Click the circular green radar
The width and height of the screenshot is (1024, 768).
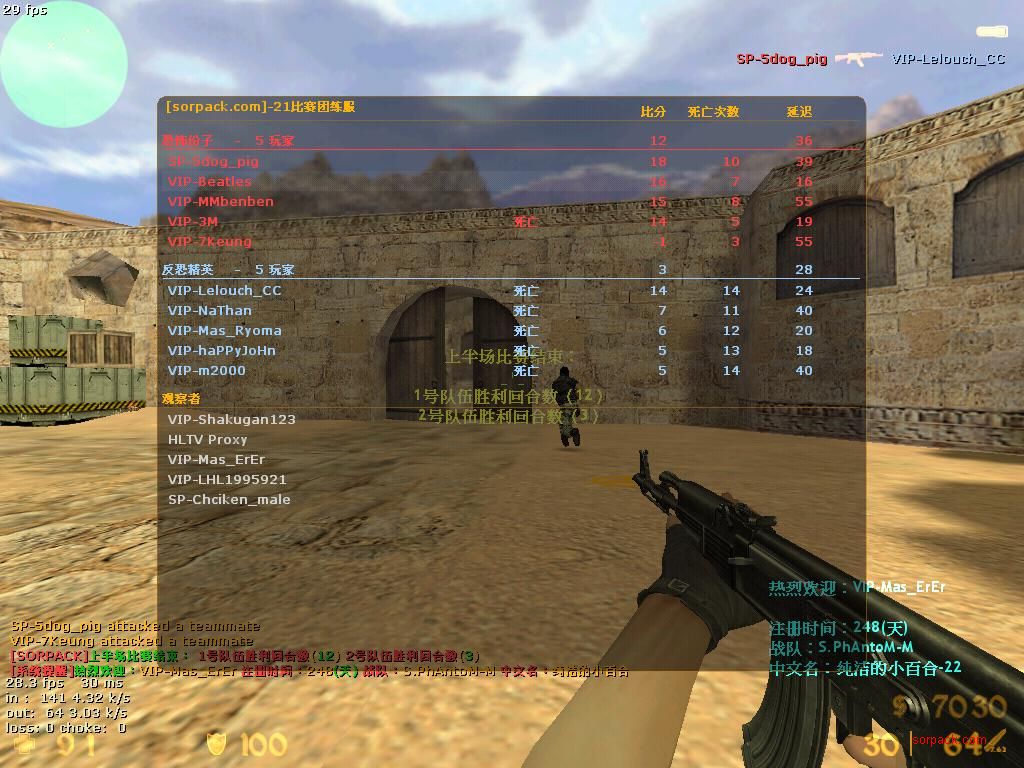click(64, 64)
